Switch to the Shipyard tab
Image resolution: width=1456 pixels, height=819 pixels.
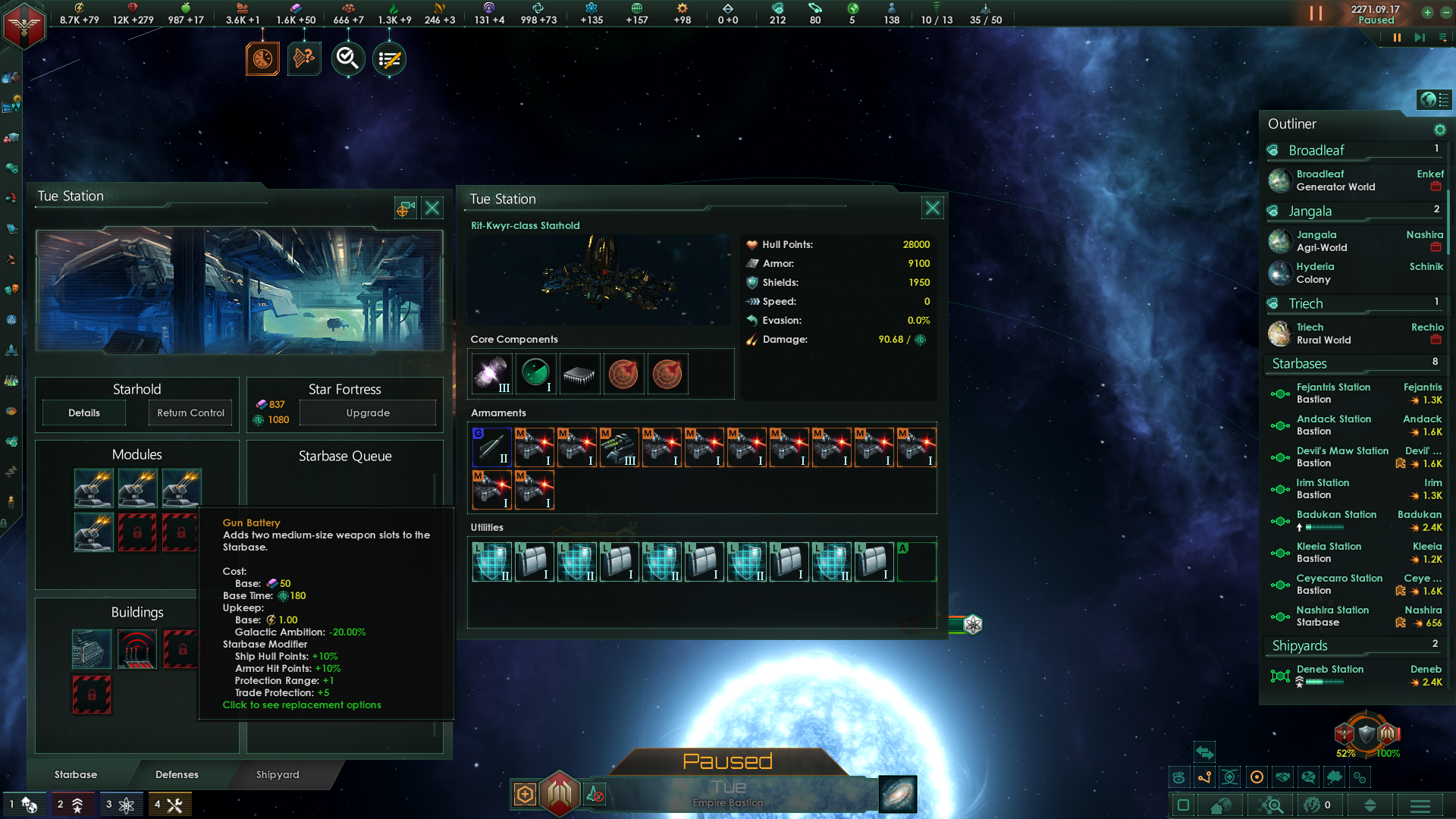(277, 774)
